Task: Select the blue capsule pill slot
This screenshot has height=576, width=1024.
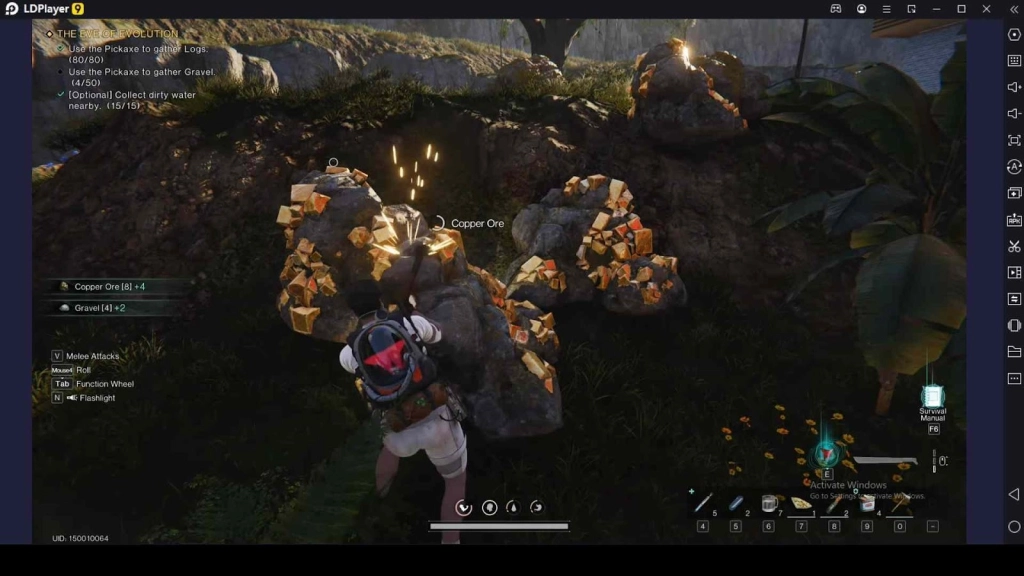Action: coord(736,503)
